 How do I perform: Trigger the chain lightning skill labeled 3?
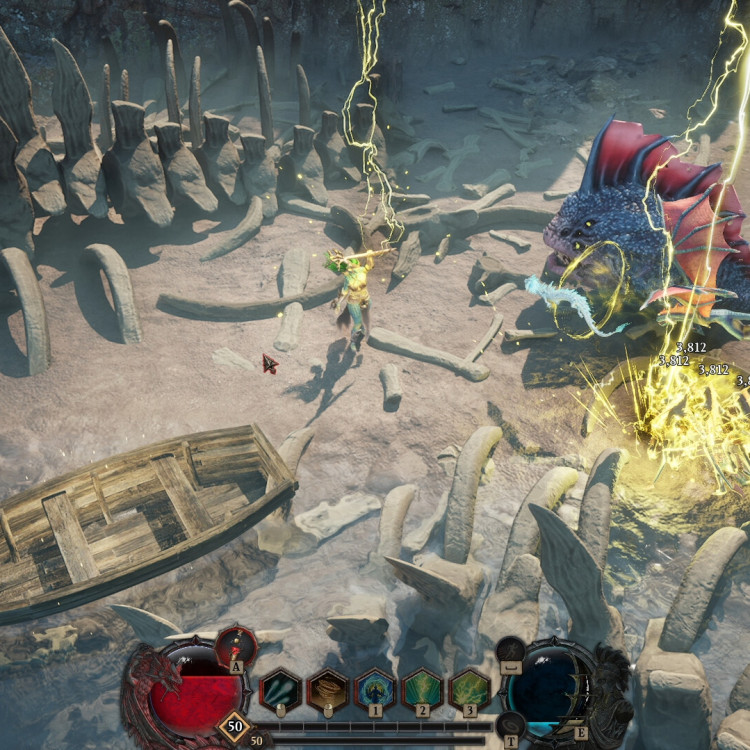click(x=469, y=690)
